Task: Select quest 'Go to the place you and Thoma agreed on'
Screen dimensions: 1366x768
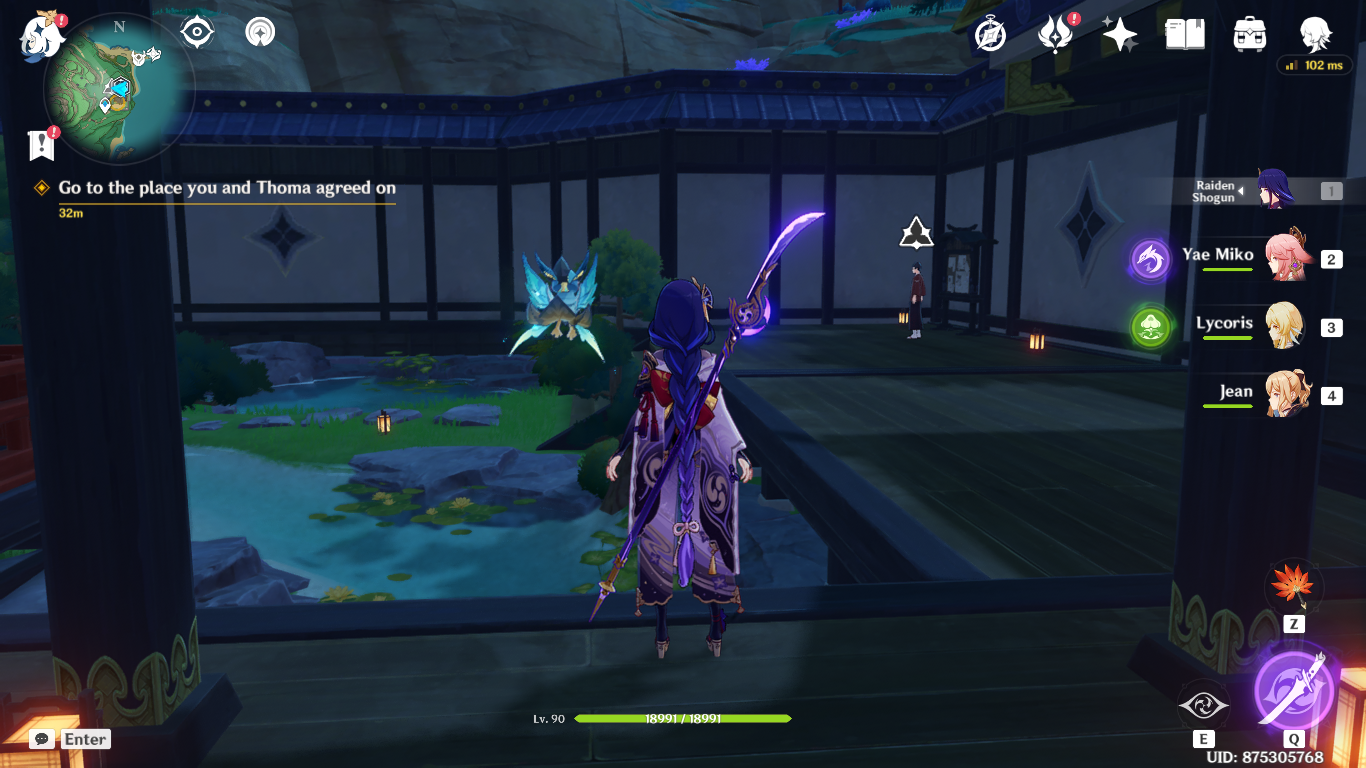Action: tap(225, 188)
